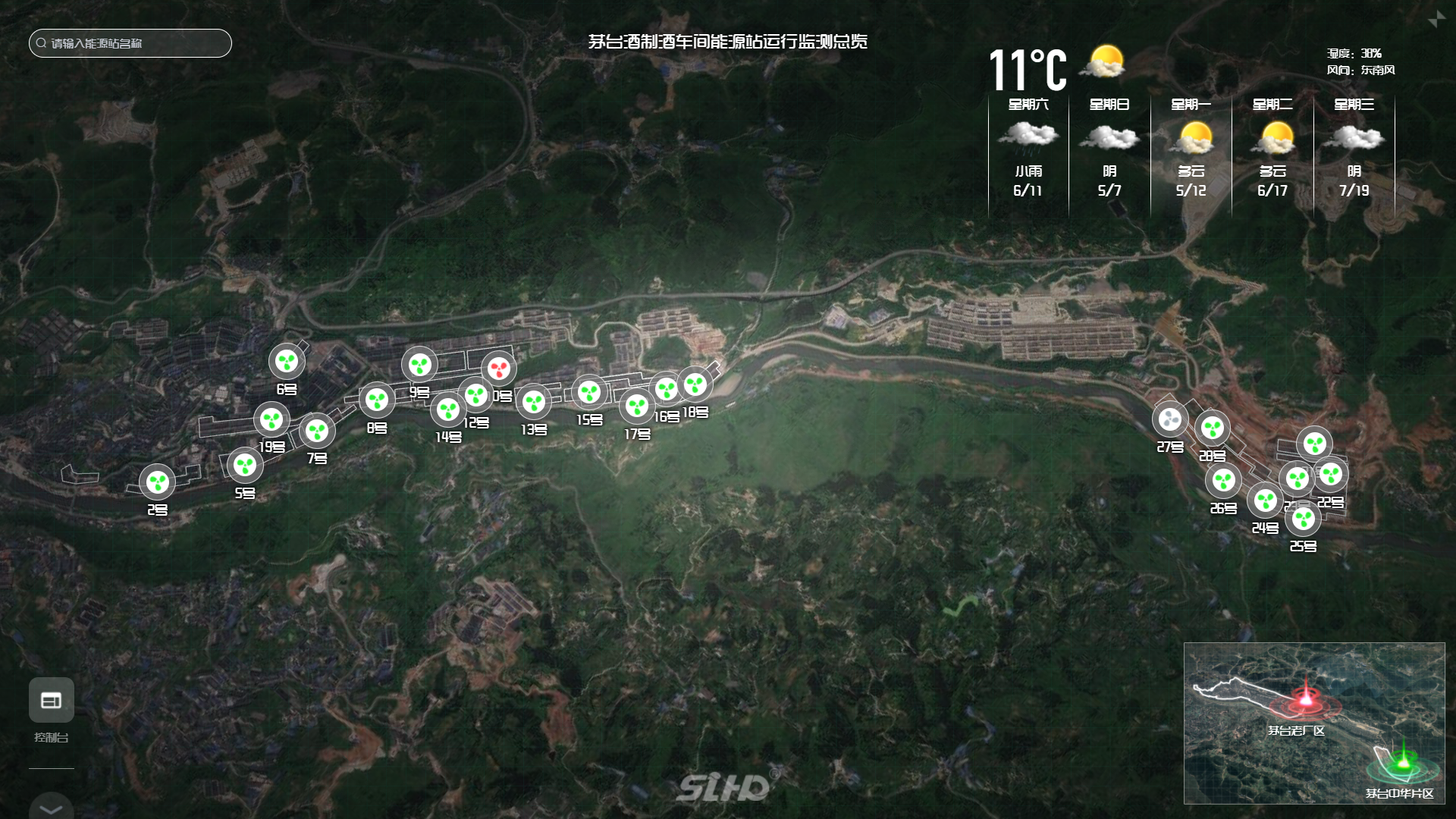The height and width of the screenshot is (819, 1456).
Task: Switch to 茅台老厂区 on the minimap
Action: pos(1306,701)
